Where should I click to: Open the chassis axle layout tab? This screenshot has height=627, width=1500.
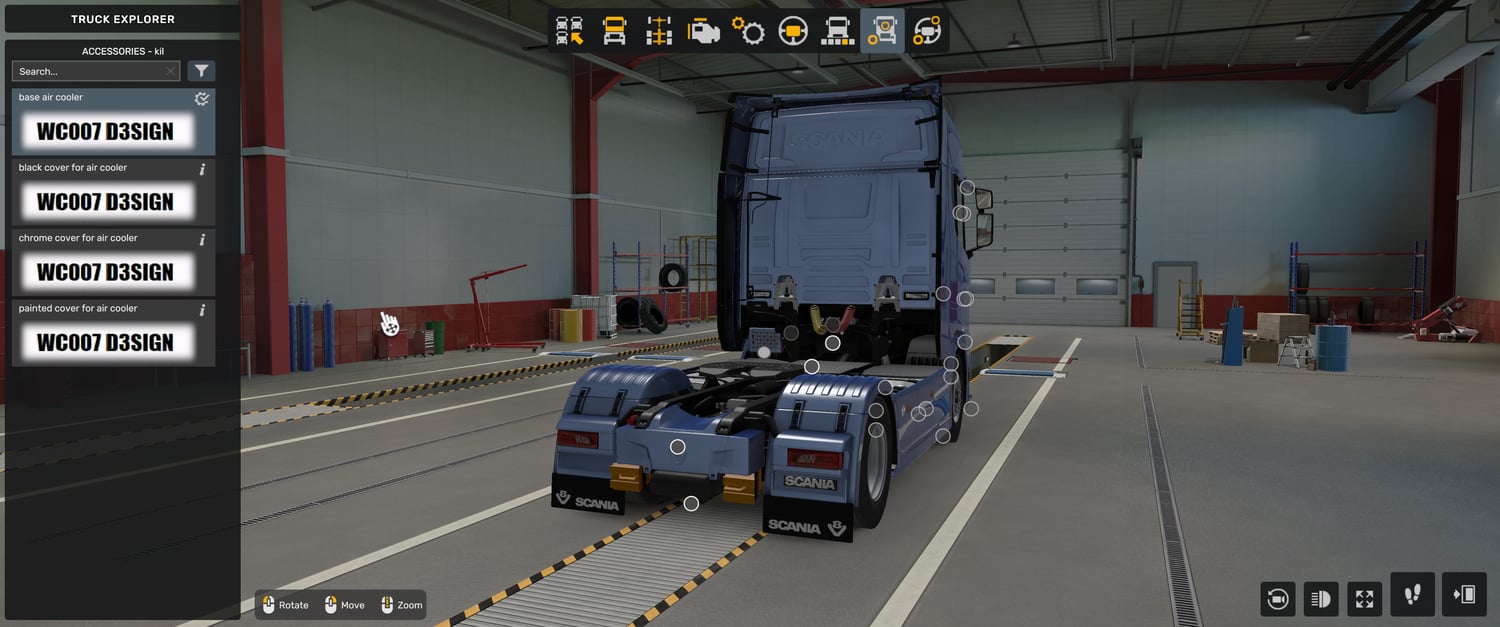click(659, 31)
